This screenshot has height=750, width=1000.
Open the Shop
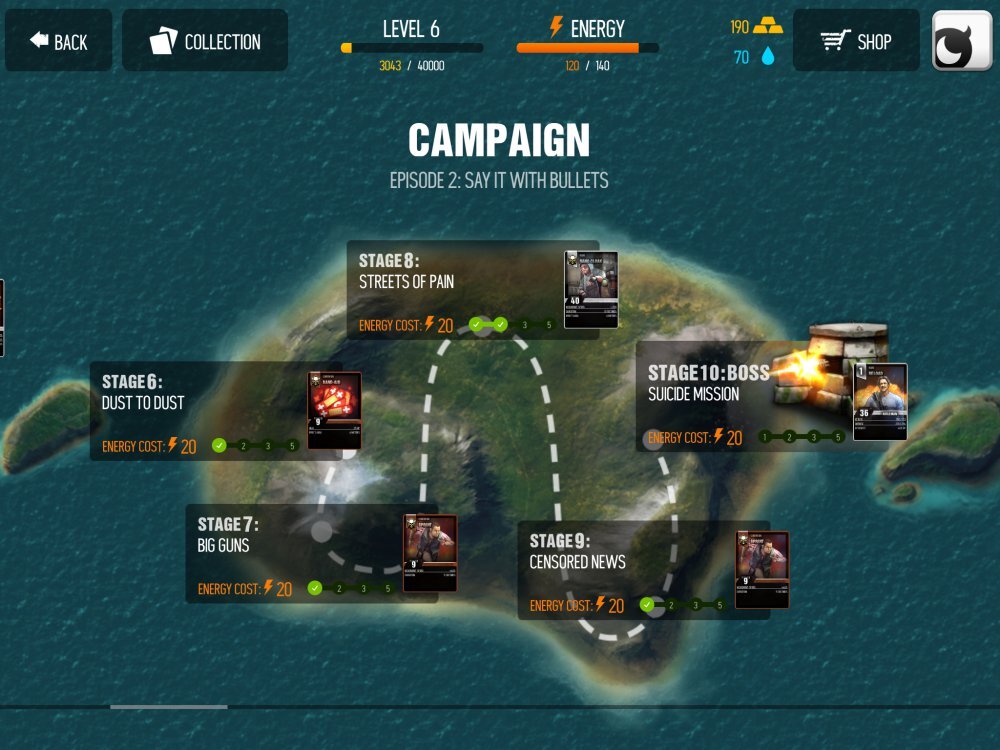coord(855,41)
